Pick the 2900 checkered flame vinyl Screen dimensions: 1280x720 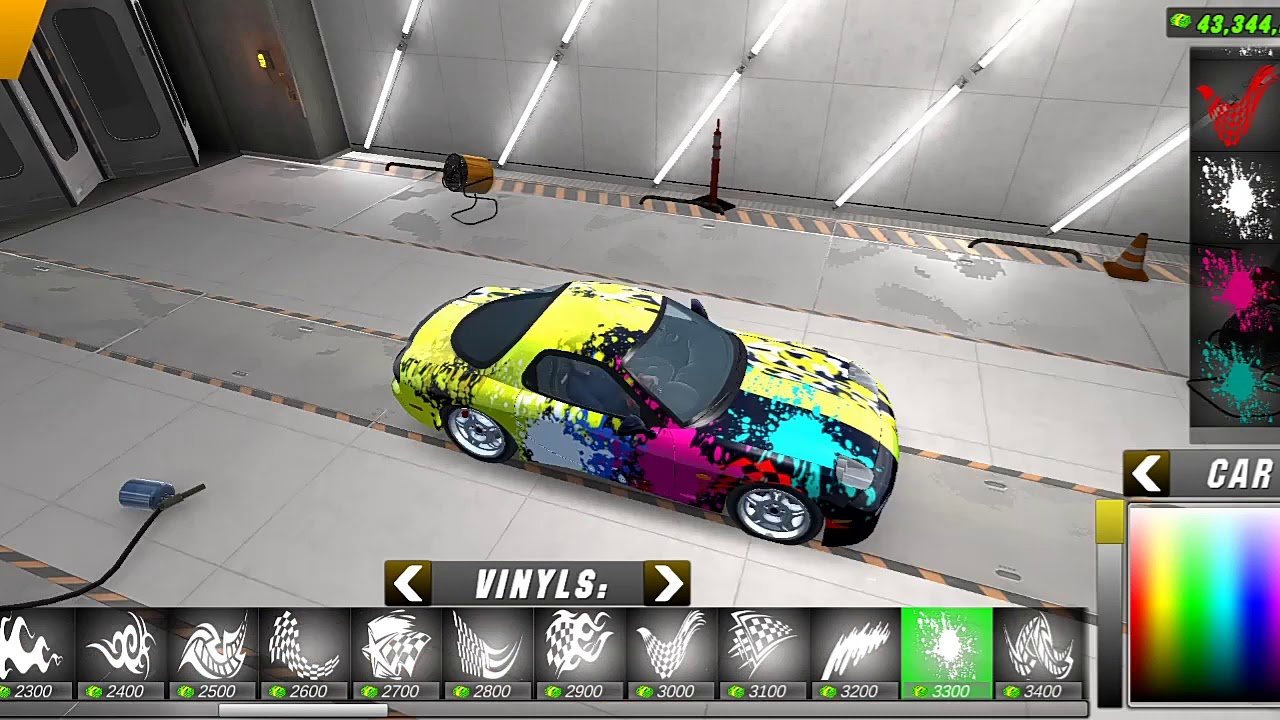[x=580, y=647]
